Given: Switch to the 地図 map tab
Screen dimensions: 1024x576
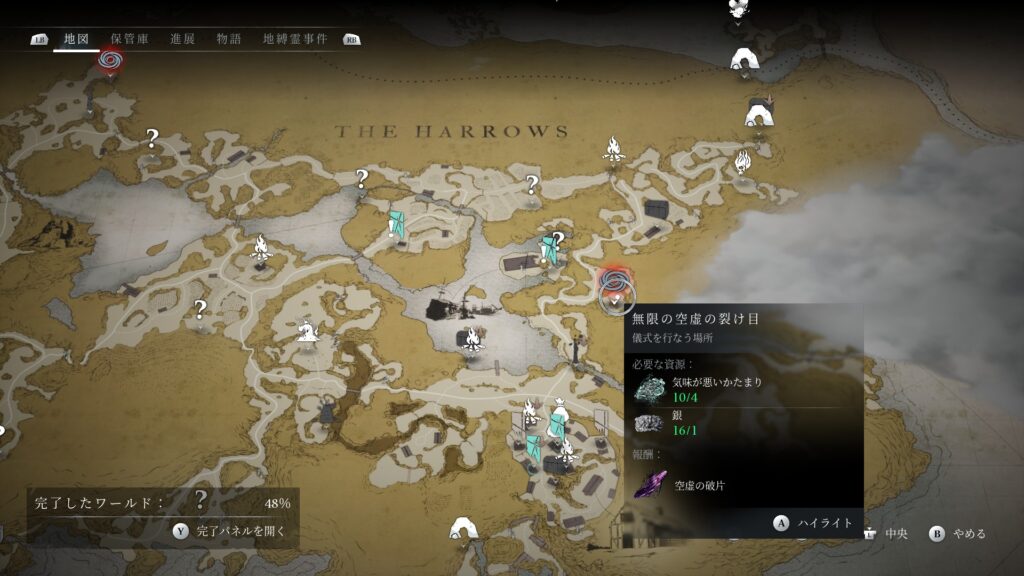Looking at the screenshot, I should coord(76,39).
